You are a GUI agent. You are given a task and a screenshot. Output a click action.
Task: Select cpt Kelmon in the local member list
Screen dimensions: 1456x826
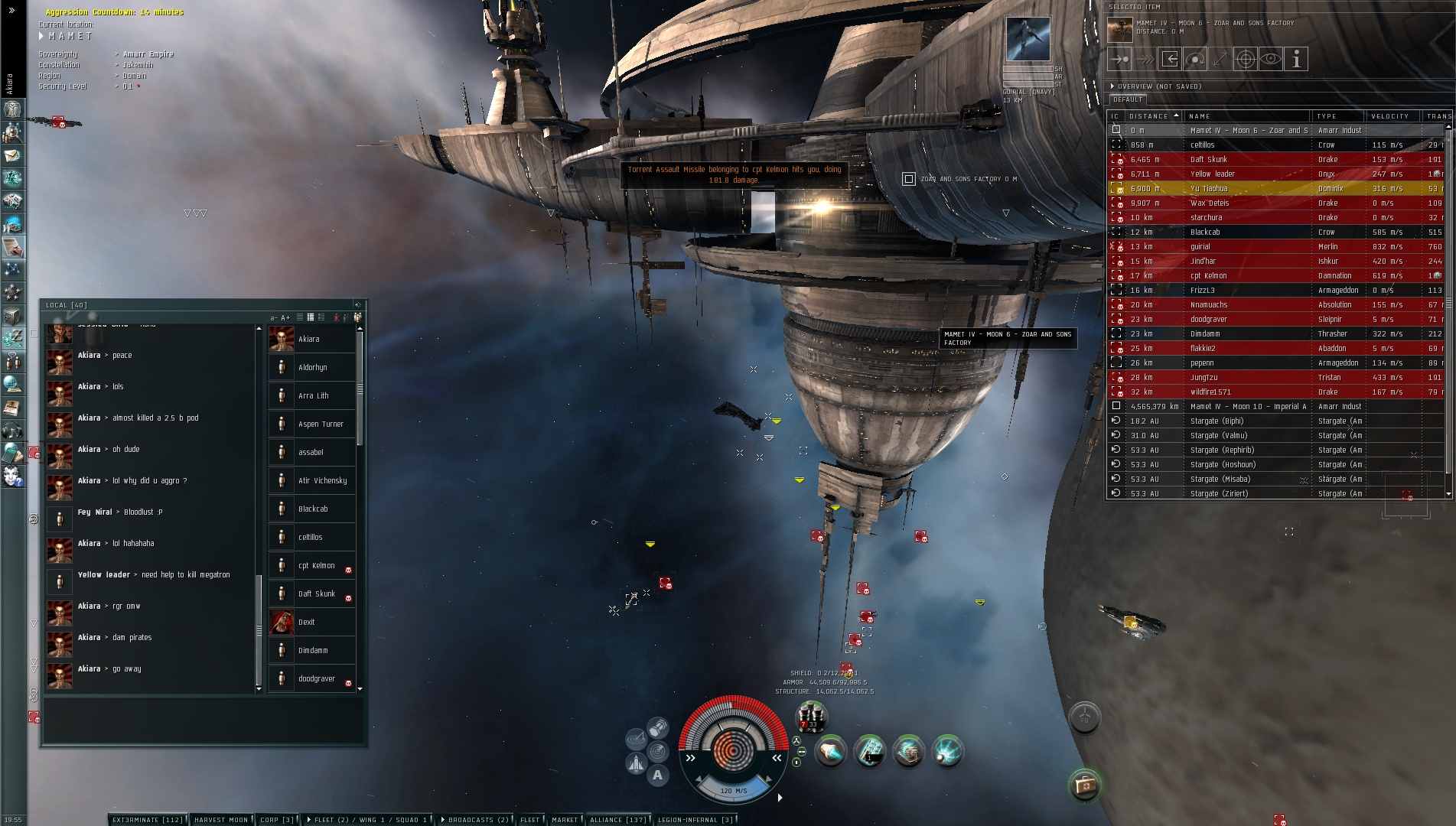[316, 566]
